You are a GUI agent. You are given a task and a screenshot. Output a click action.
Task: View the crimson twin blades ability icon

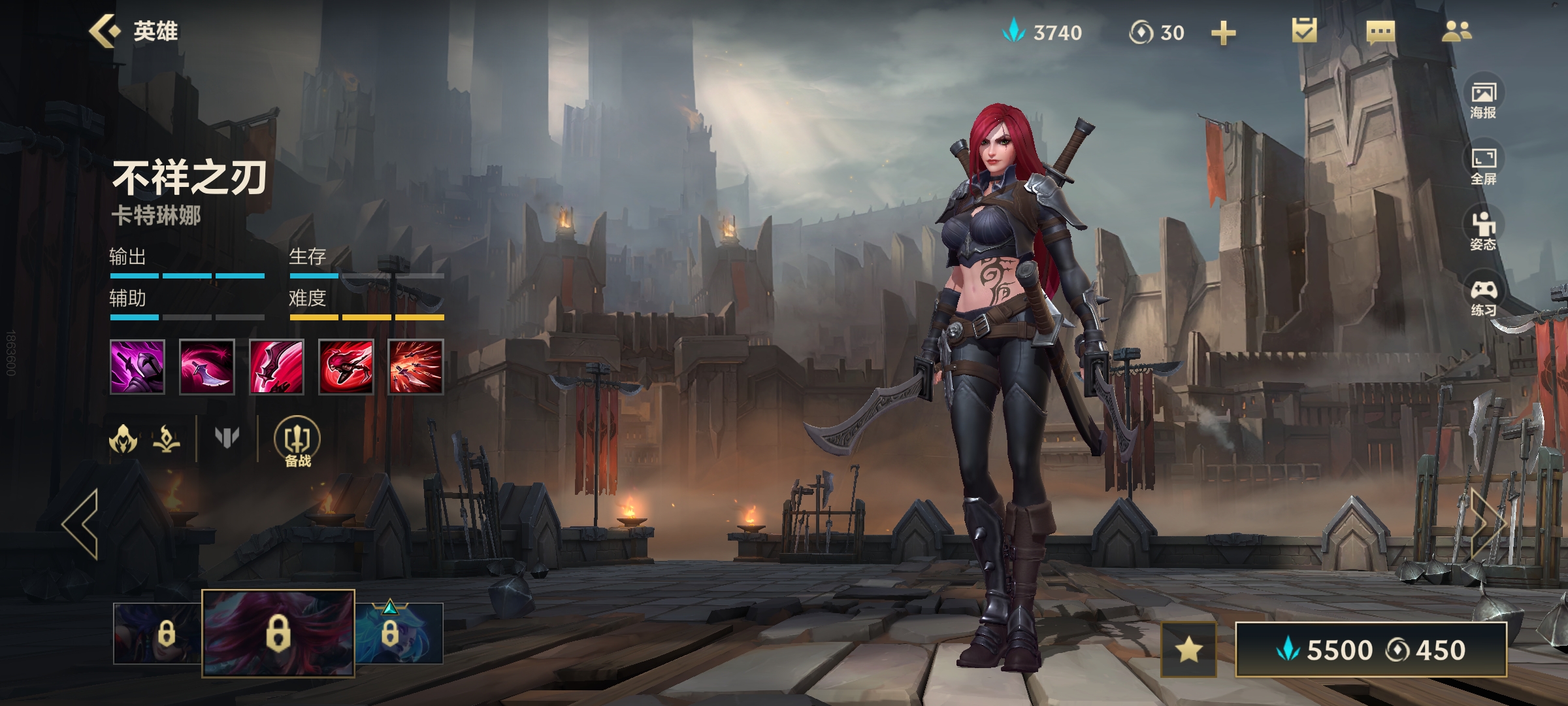coord(276,367)
